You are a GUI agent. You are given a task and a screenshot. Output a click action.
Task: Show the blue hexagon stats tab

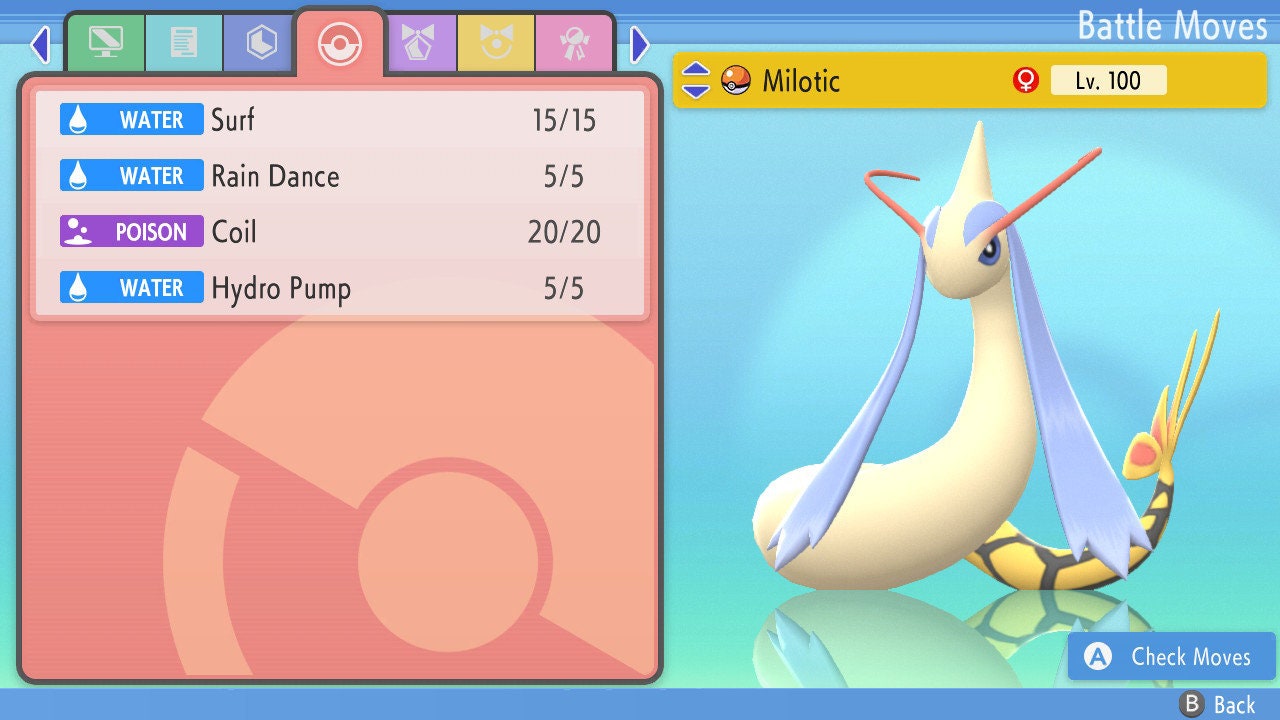261,44
